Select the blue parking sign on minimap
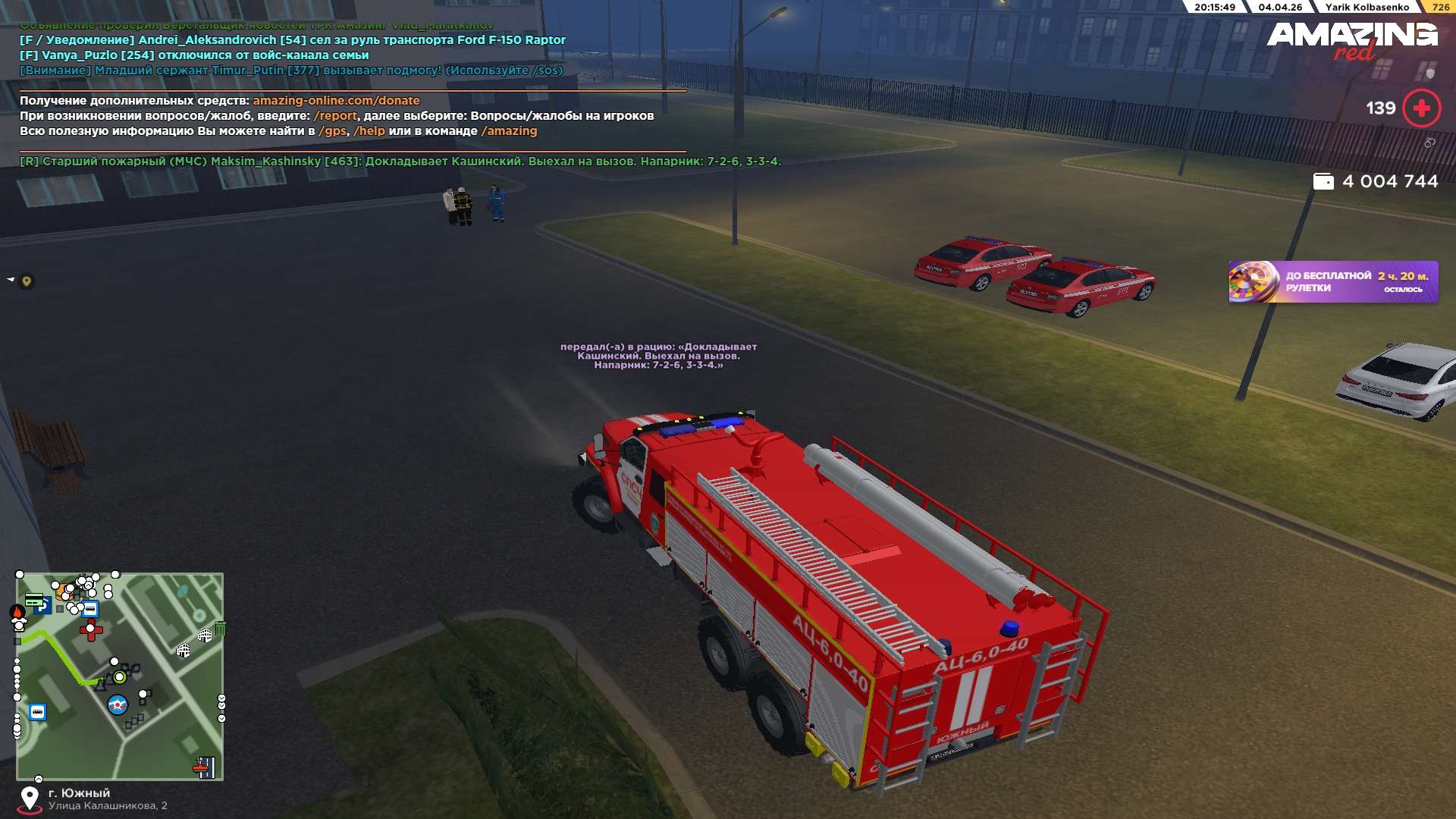Viewport: 1456px width, 819px height. [42, 607]
